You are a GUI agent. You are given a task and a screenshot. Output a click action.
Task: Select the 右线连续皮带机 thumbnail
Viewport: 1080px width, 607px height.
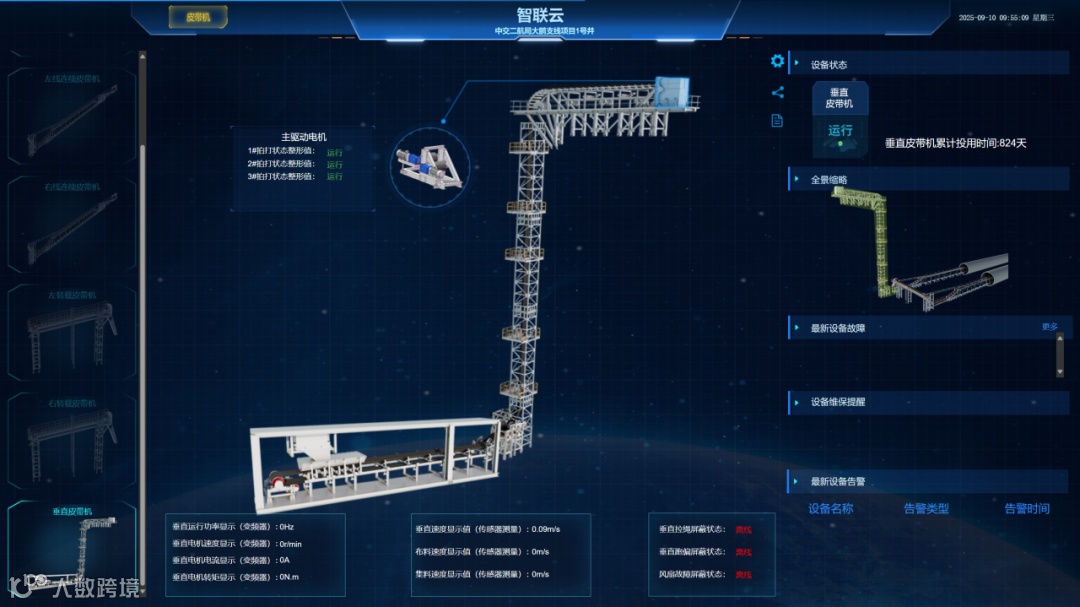tap(72, 223)
